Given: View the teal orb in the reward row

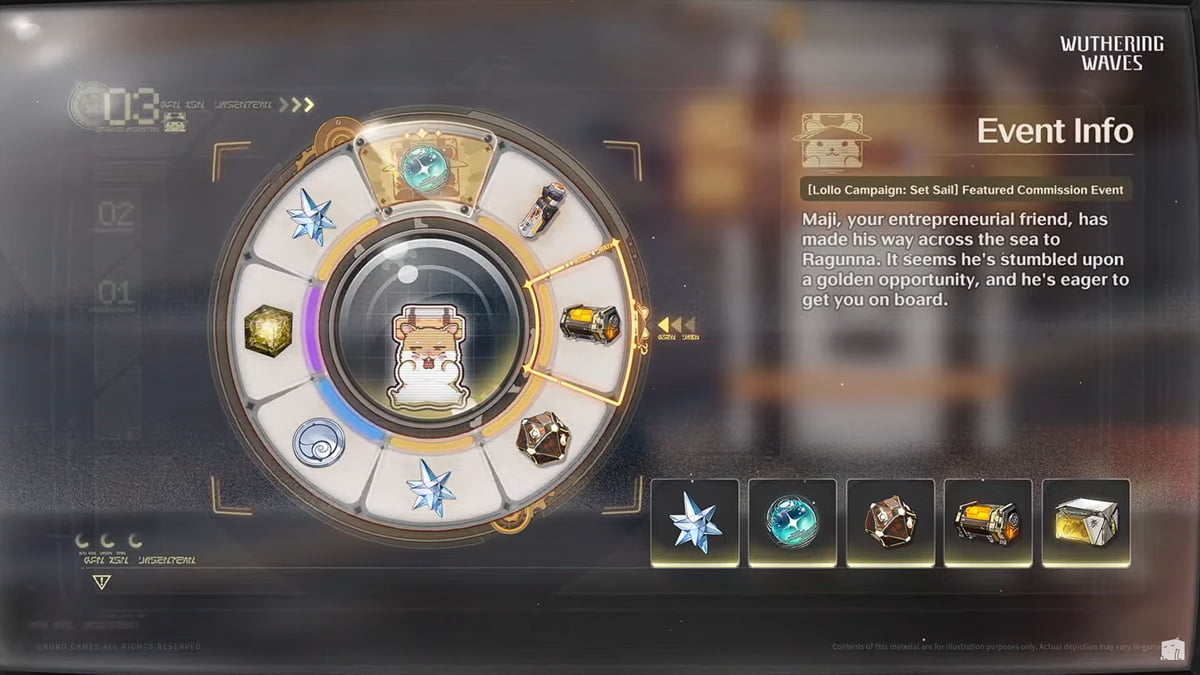Looking at the screenshot, I should click(792, 522).
